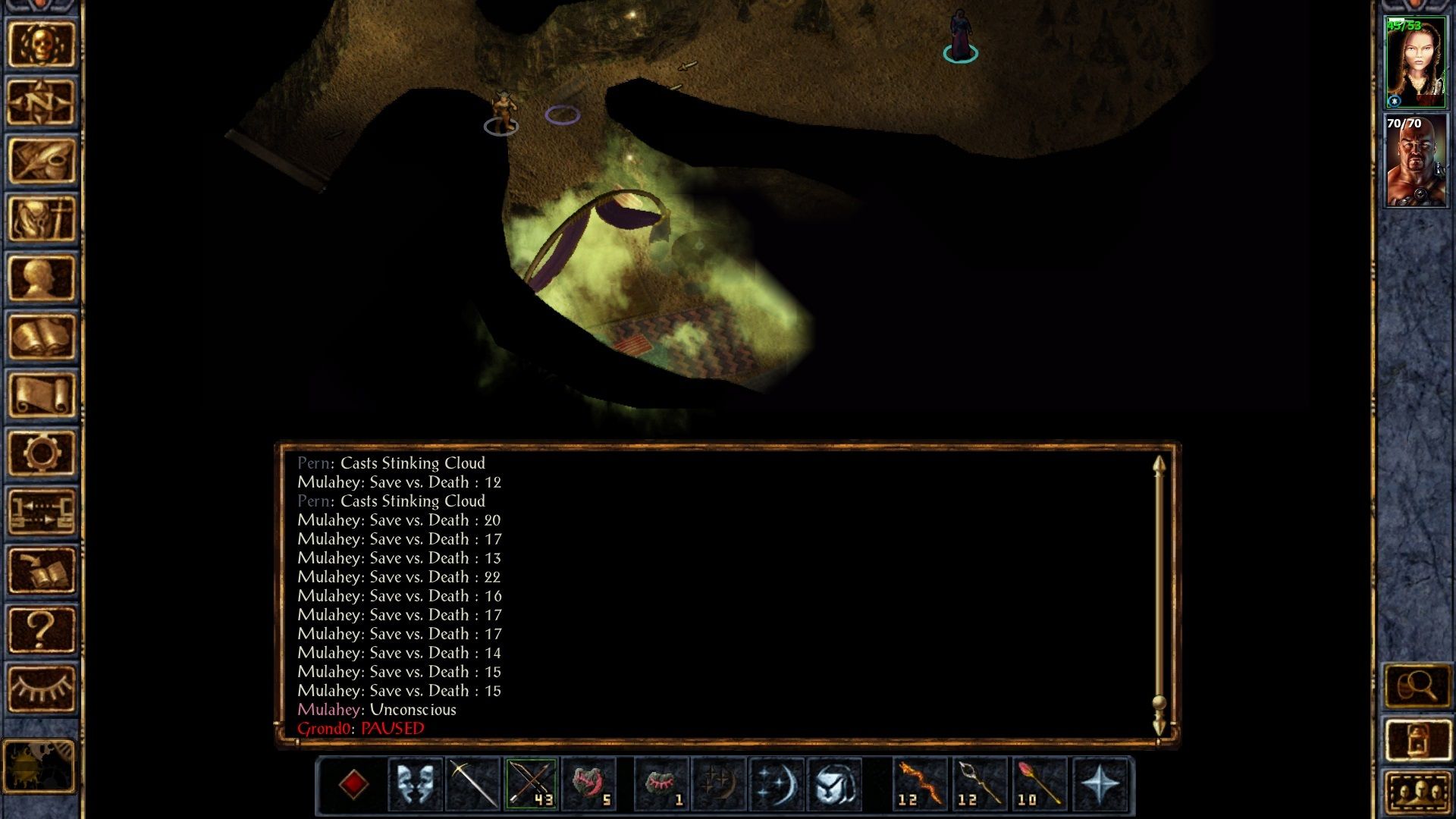Click the skull return-to-game button

(x=42, y=44)
